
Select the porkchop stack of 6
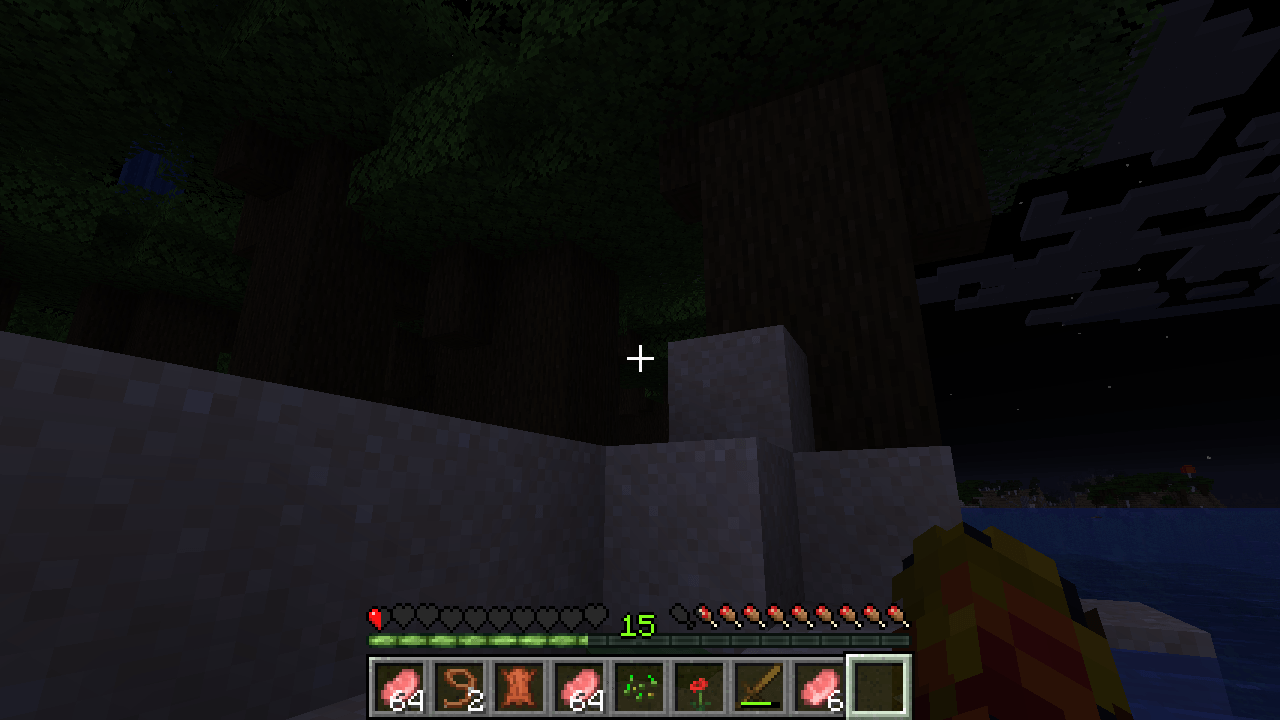pos(818,684)
